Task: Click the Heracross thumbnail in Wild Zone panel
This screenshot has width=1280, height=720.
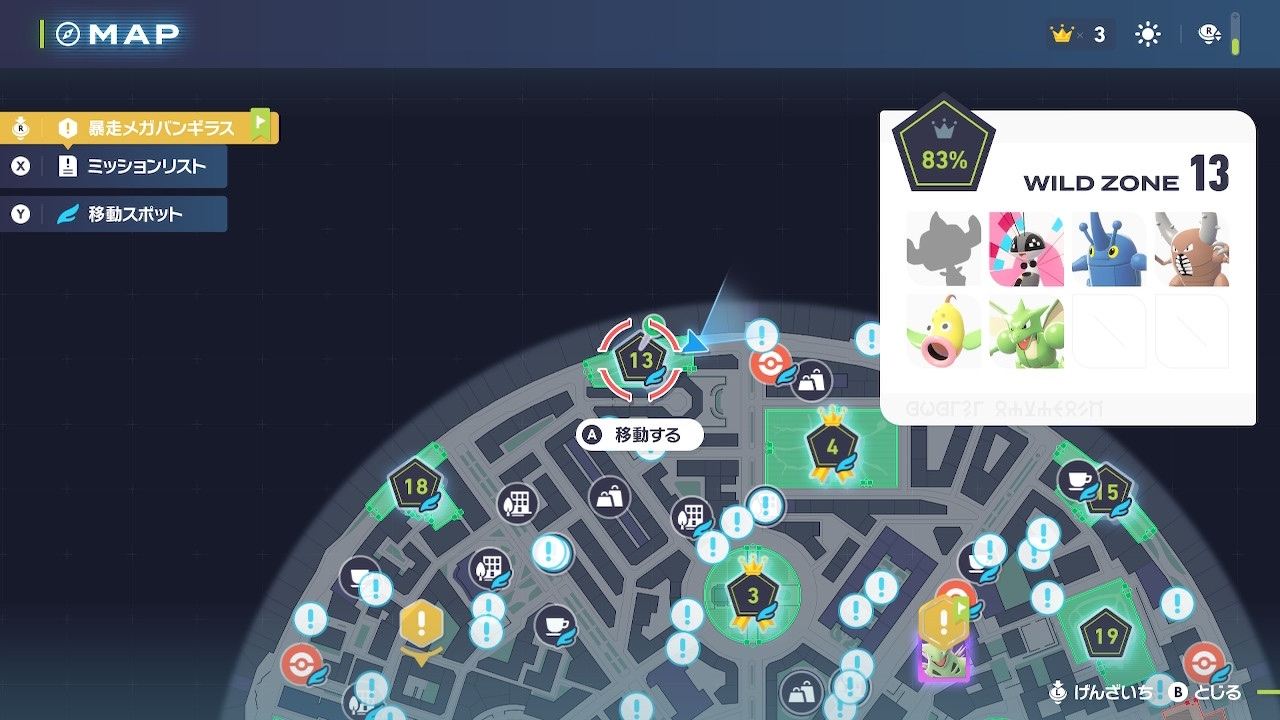Action: point(1109,249)
